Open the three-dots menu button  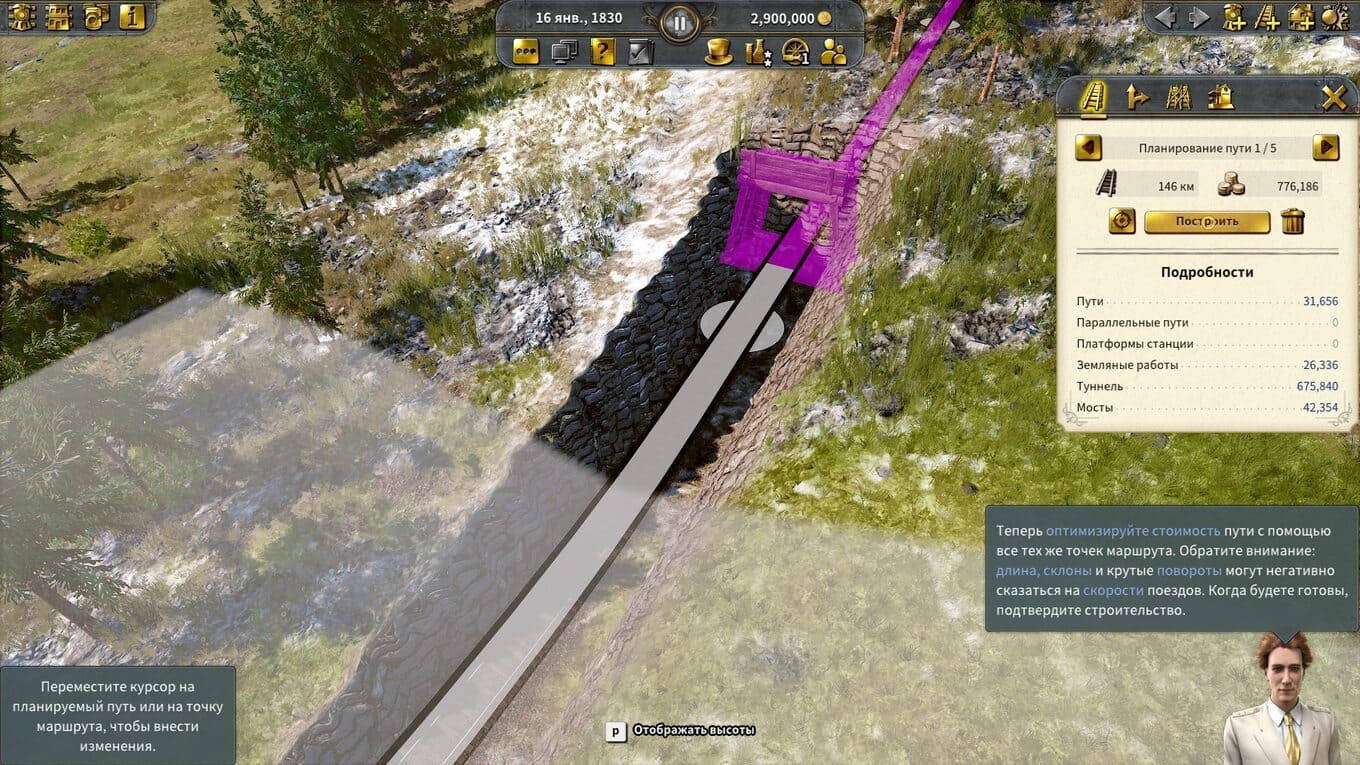(527, 52)
